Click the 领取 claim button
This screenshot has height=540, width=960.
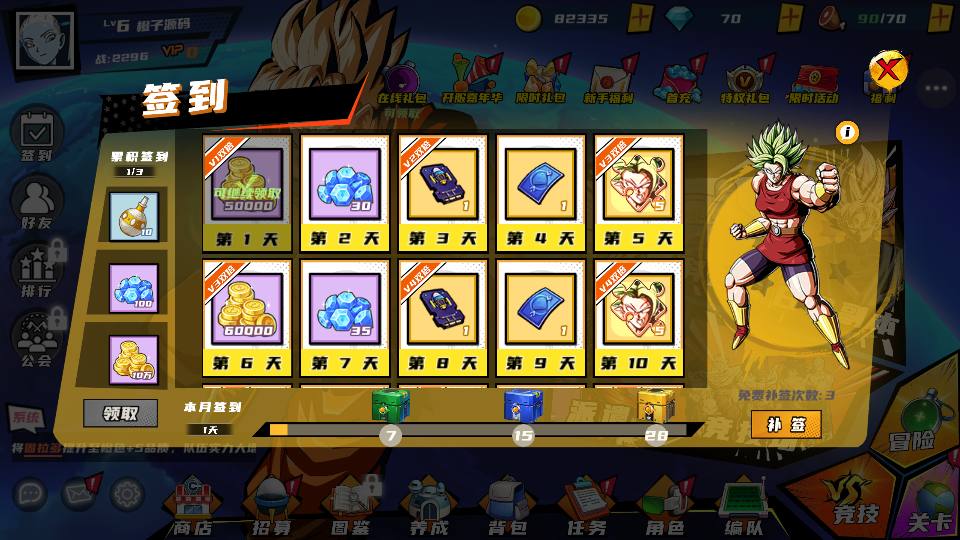pos(120,413)
